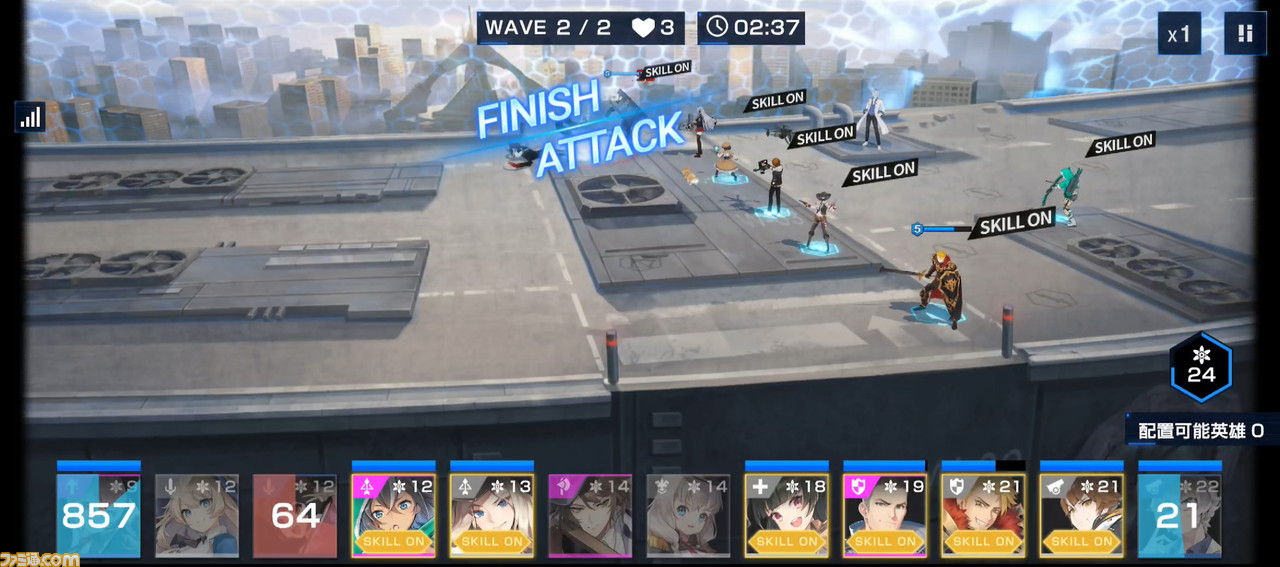
Task: Pause the battle
Action: (1245, 33)
